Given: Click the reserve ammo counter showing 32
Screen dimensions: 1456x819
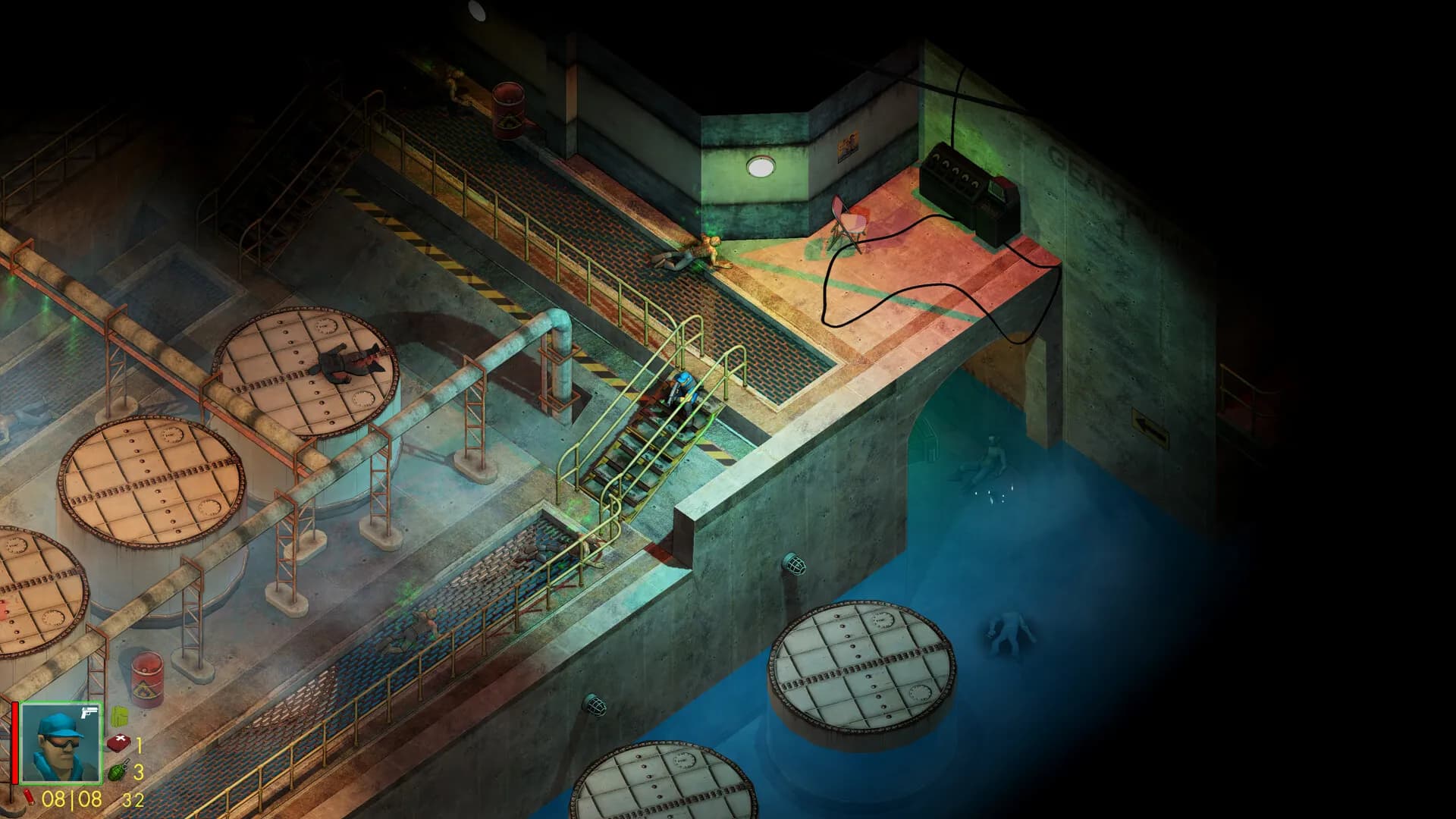Looking at the screenshot, I should click(133, 799).
